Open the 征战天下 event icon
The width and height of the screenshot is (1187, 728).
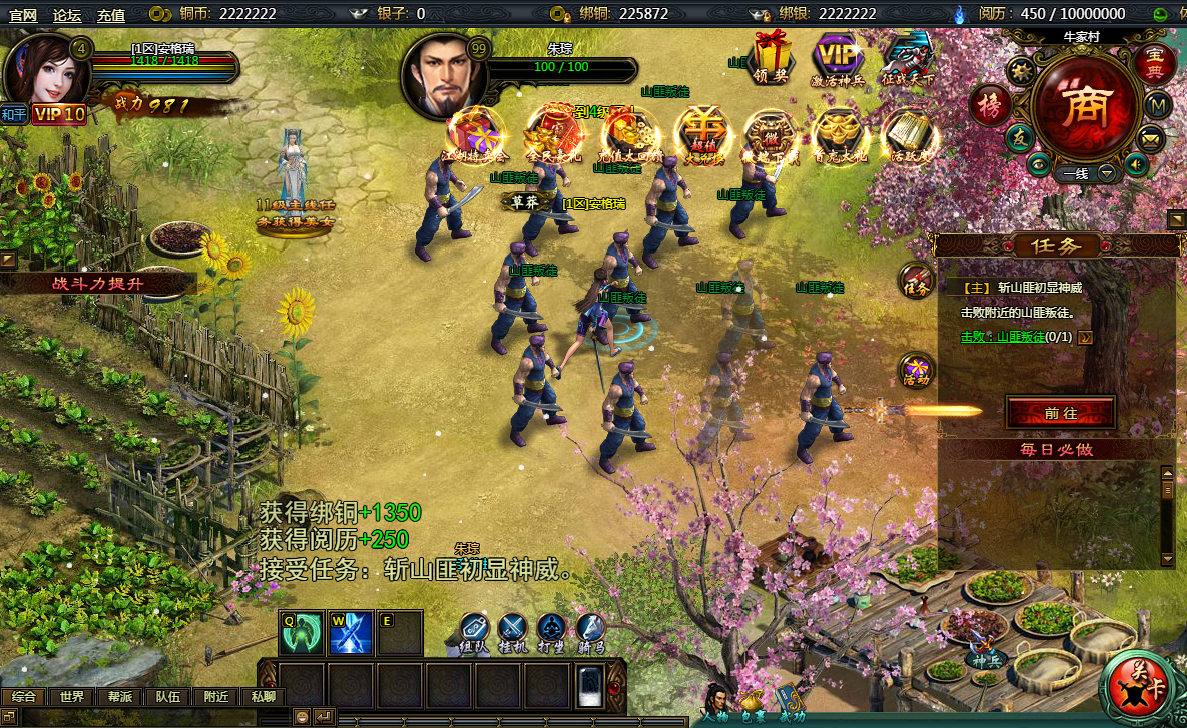click(908, 58)
